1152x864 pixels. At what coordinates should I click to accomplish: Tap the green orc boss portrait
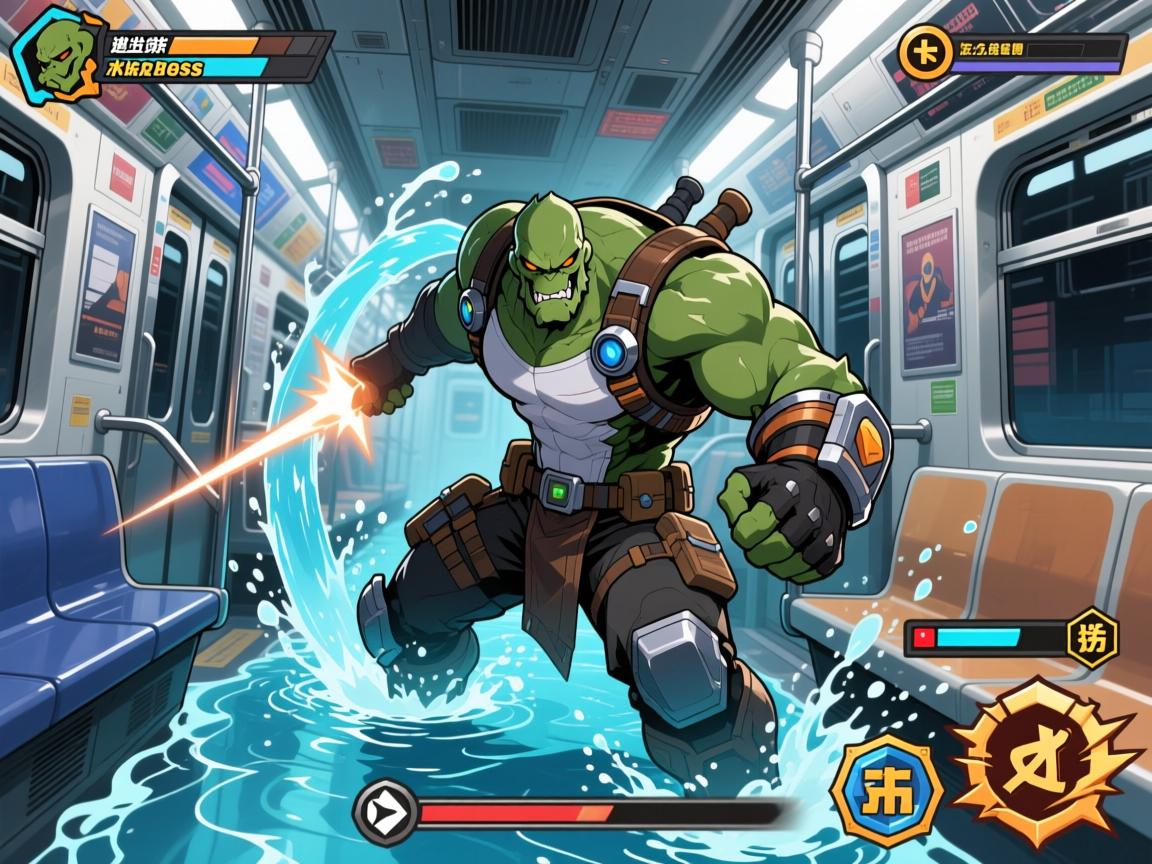pyautogui.click(x=55, y=51)
